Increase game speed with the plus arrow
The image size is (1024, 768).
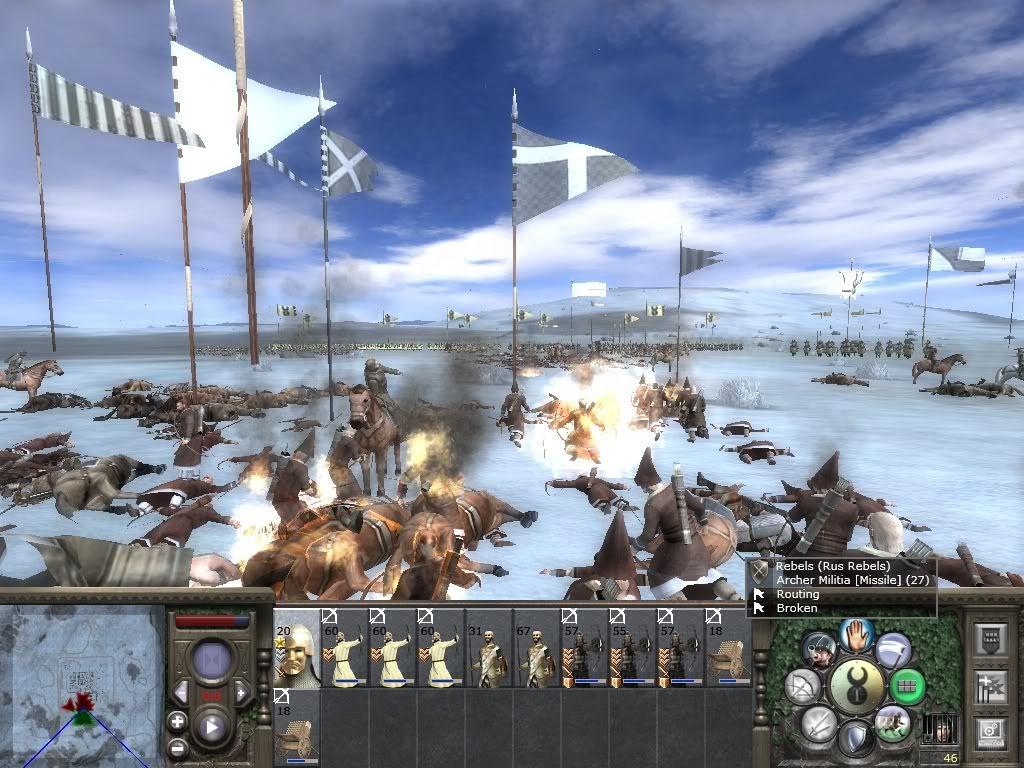(x=242, y=693)
